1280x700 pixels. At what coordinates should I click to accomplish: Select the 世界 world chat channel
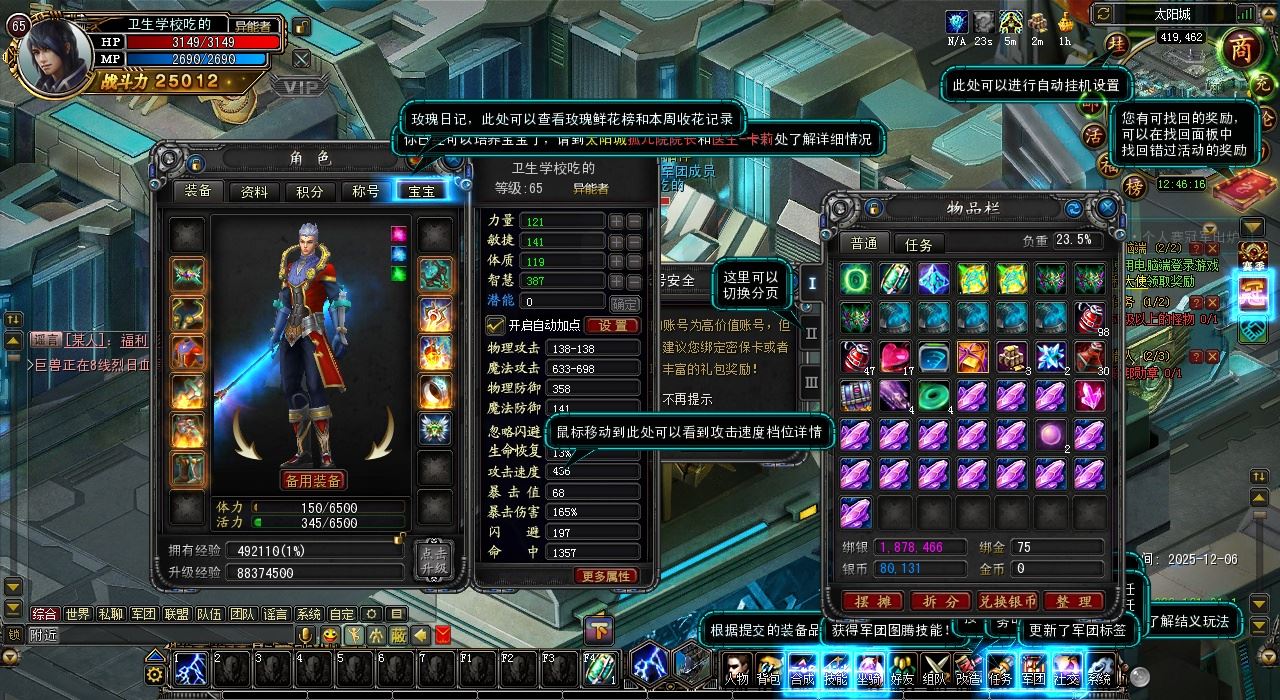[77, 614]
